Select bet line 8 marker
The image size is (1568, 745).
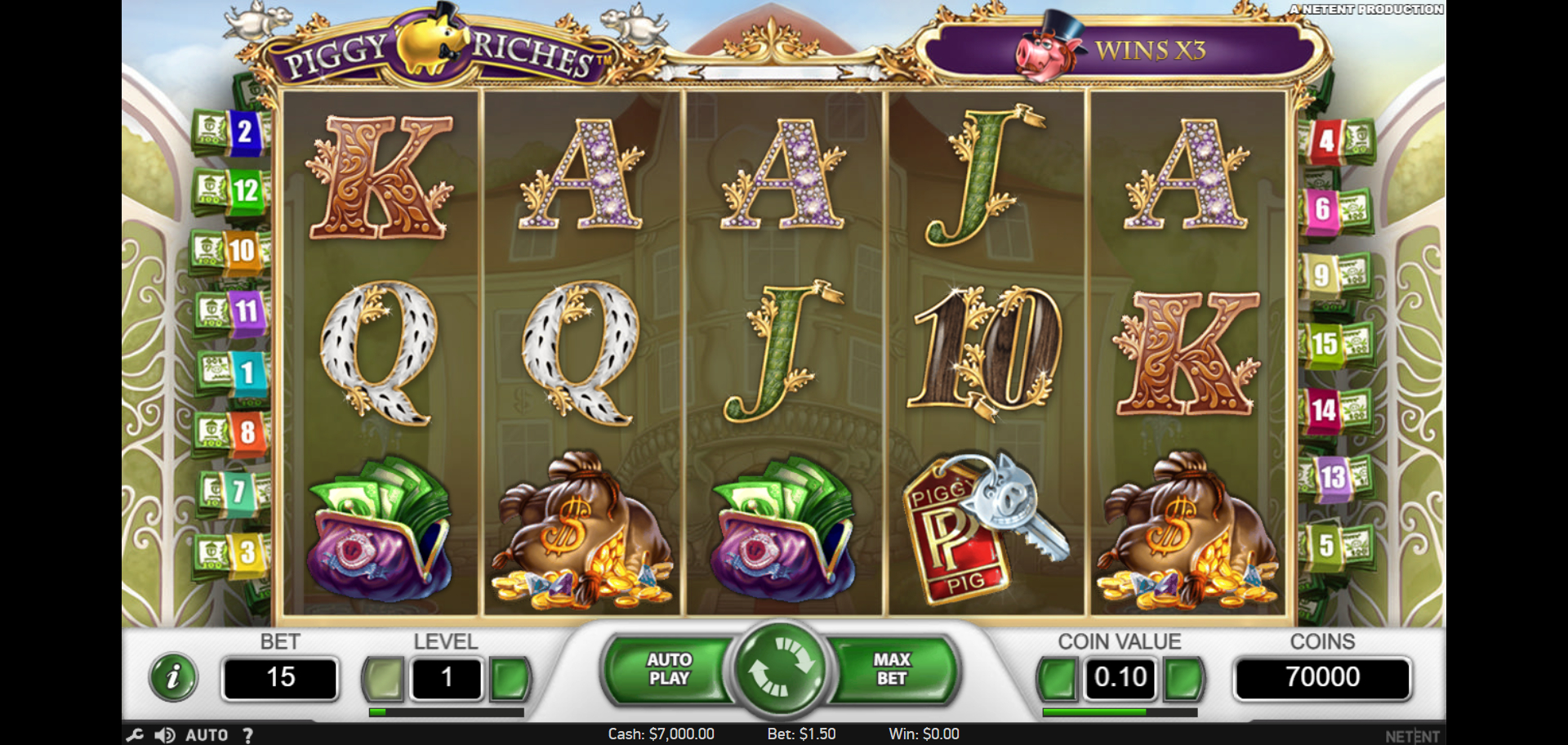coord(247,432)
